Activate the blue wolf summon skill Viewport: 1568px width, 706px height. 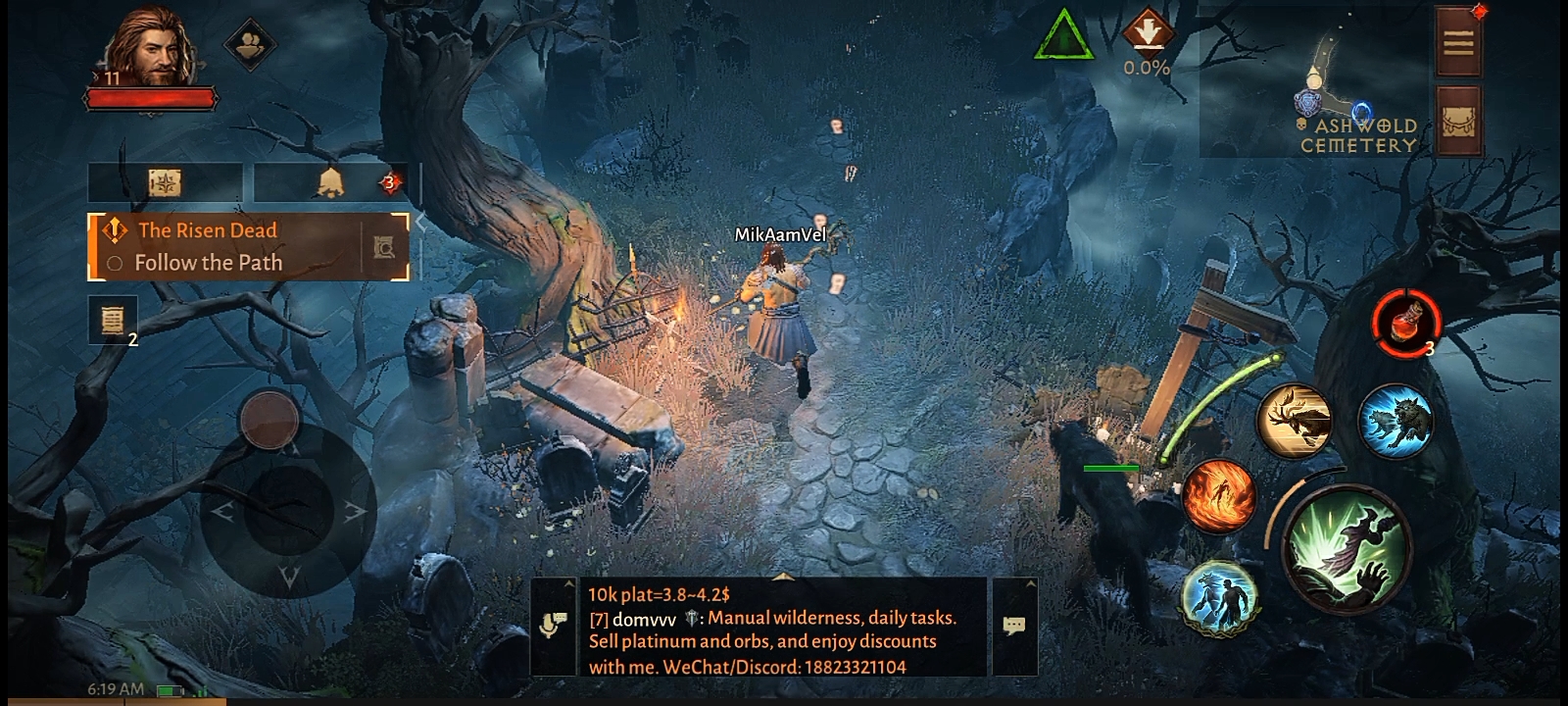pyautogui.click(x=1395, y=422)
